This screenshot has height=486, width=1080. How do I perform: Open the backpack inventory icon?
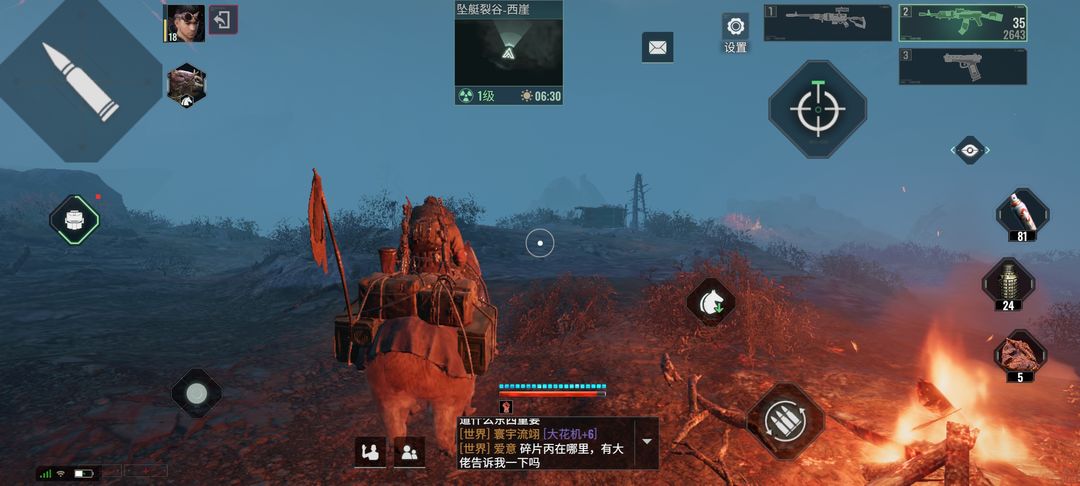coord(75,219)
